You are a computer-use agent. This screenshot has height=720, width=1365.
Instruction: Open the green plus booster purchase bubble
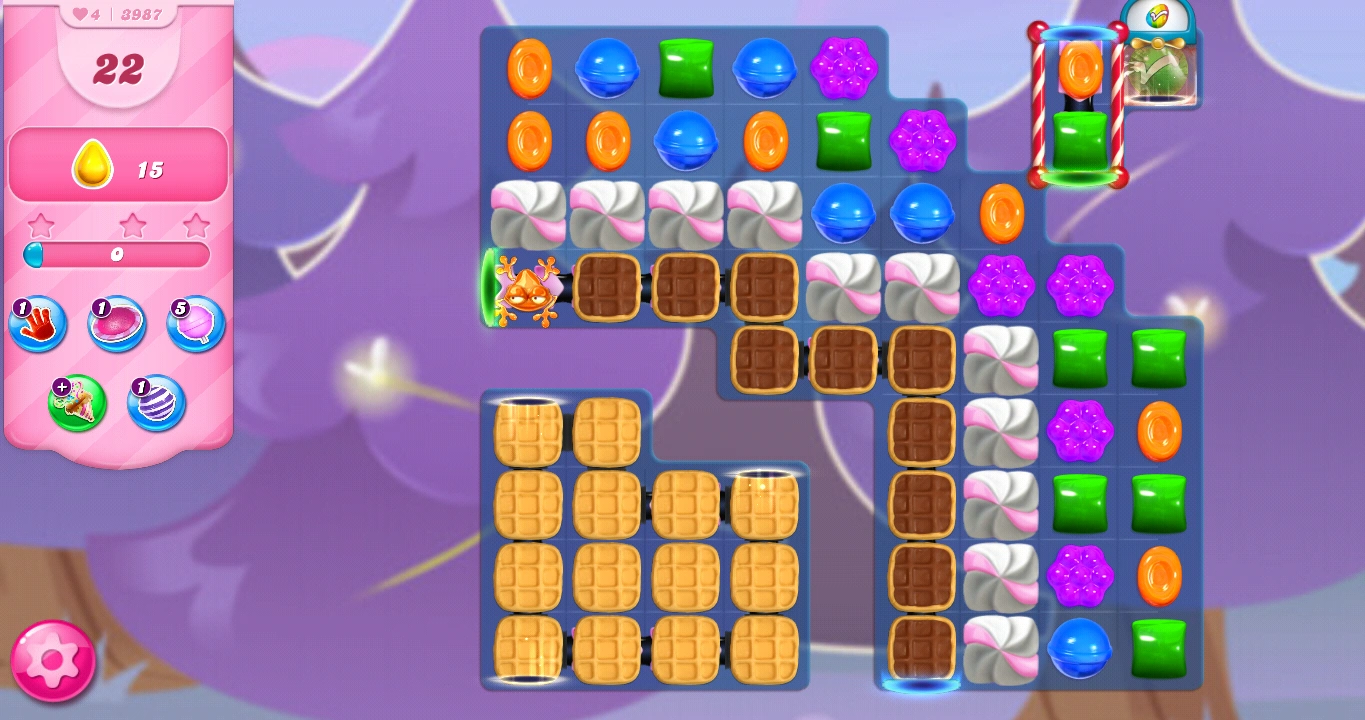pos(78,403)
